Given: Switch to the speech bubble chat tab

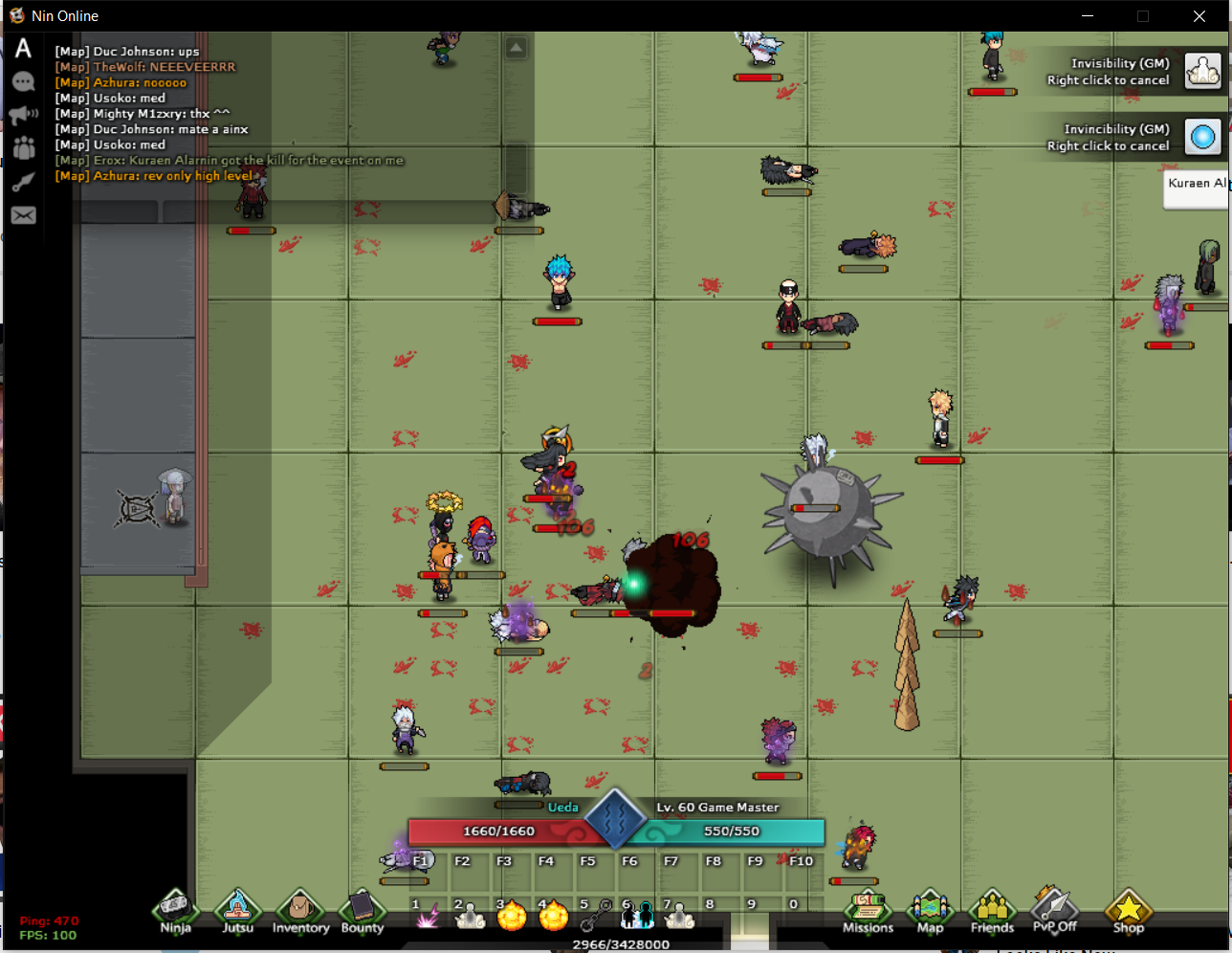Looking at the screenshot, I should pyautogui.click(x=24, y=82).
